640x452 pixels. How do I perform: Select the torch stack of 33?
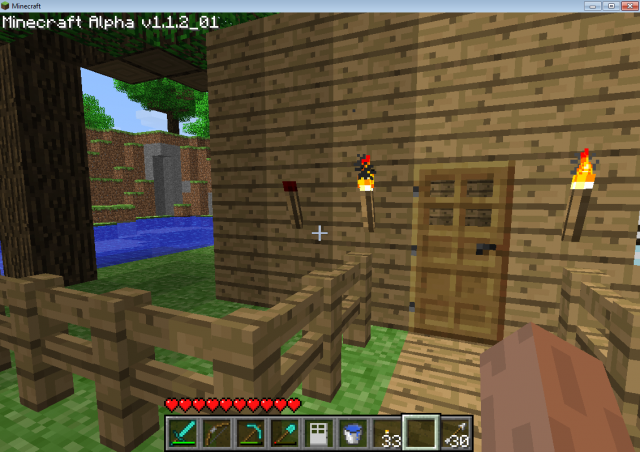pyautogui.click(x=386, y=432)
